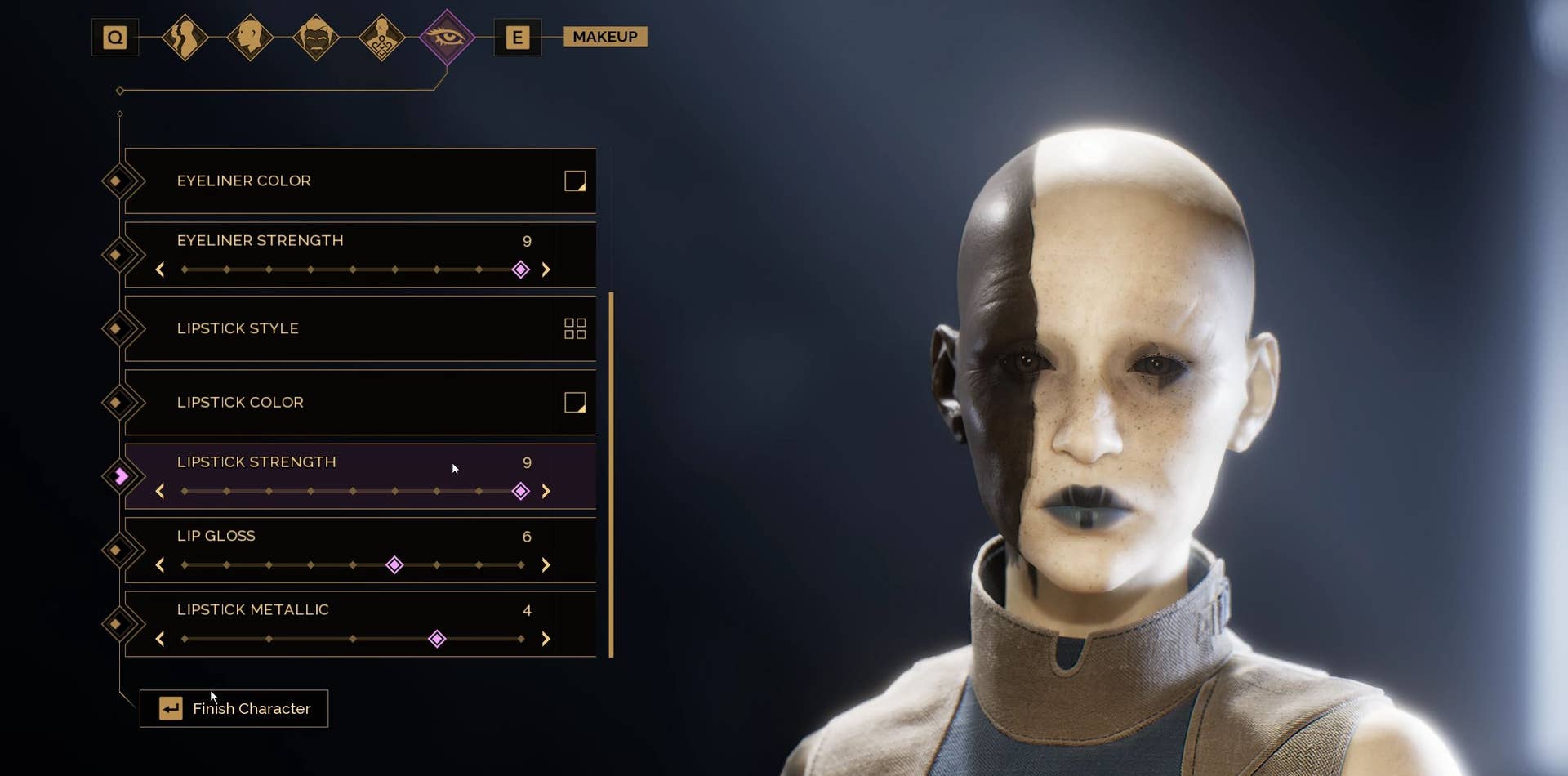Image resolution: width=1568 pixels, height=776 pixels.
Task: Open the Eyeliner Color picker
Action: [x=575, y=181]
